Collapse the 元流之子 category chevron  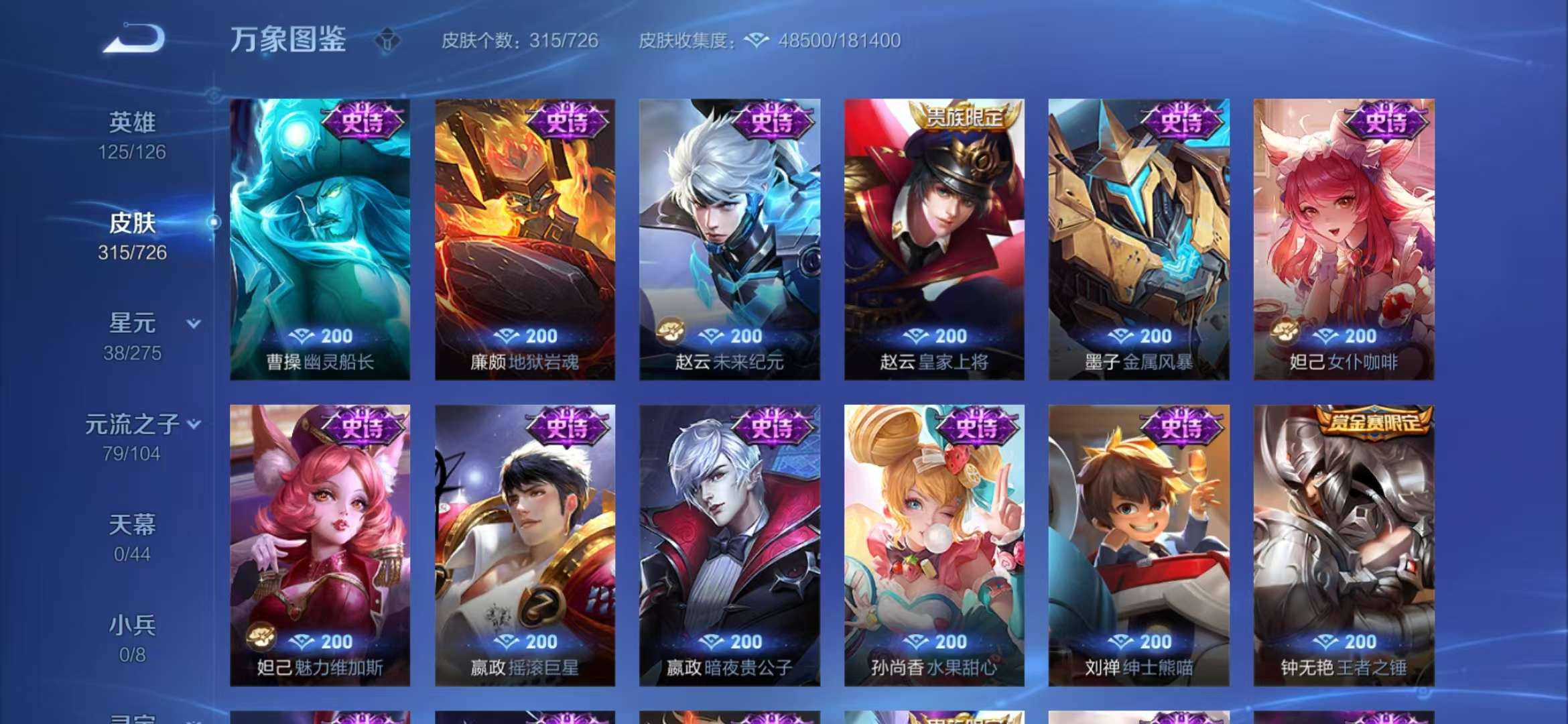194,422
